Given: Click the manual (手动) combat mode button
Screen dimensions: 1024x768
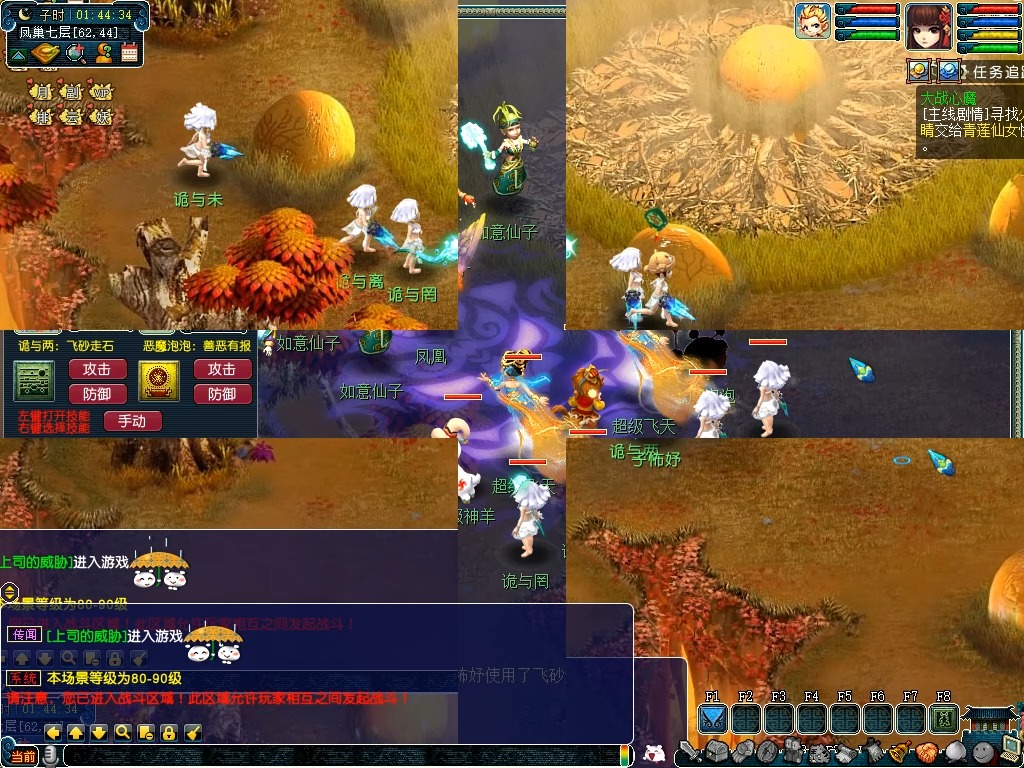Looking at the screenshot, I should [132, 422].
